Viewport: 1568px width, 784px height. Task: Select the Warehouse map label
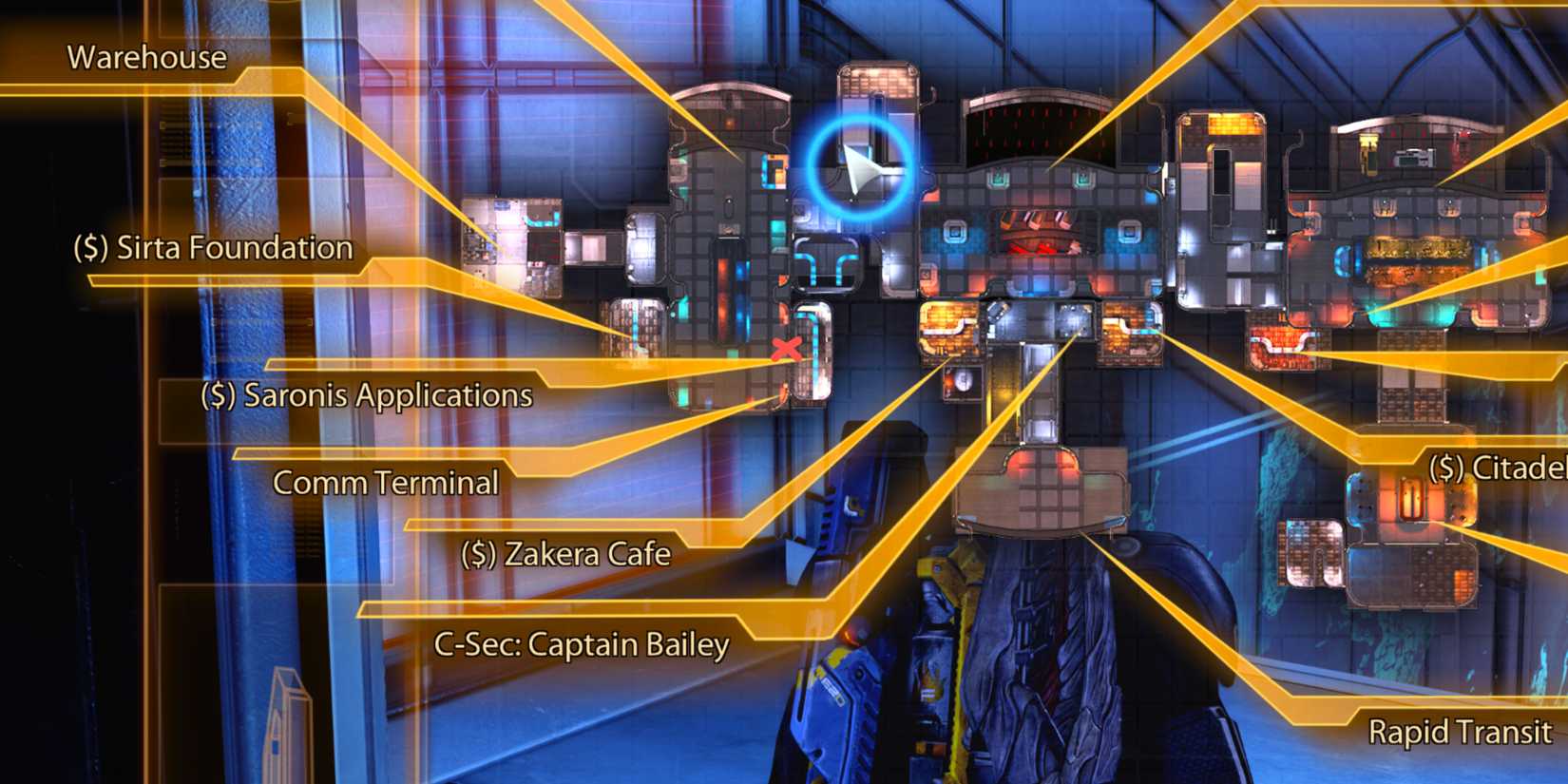(147, 57)
